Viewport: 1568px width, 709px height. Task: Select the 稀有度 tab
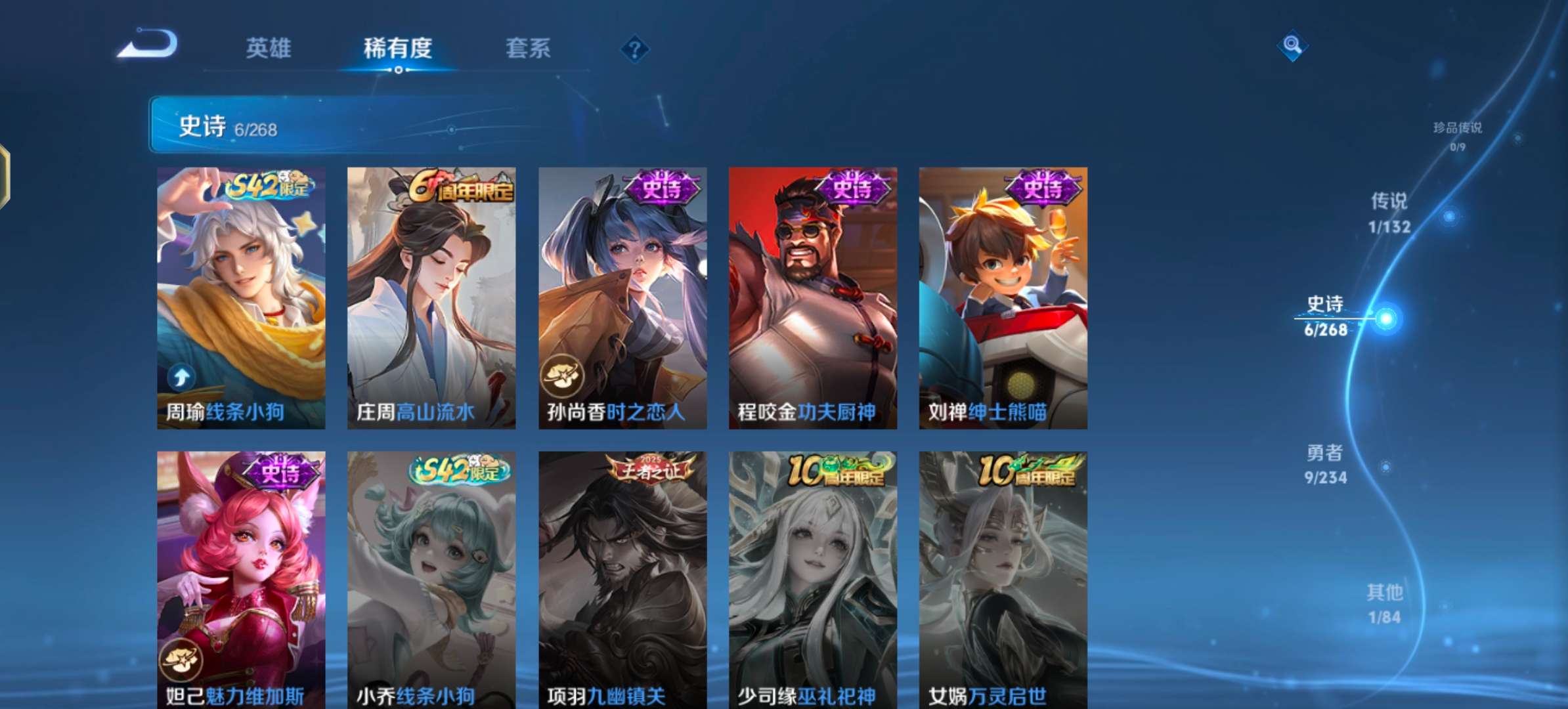(x=399, y=49)
